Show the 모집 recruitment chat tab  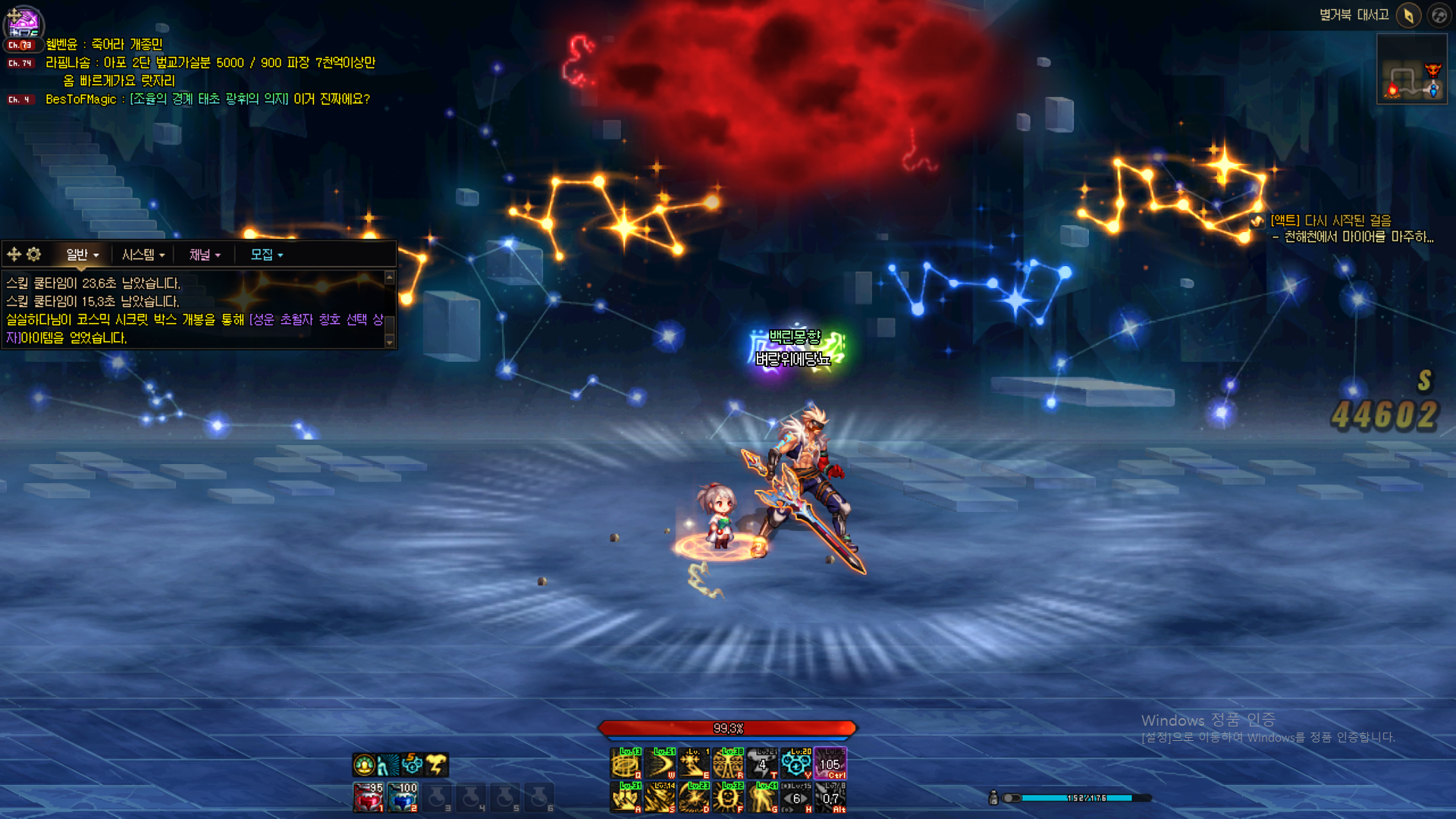coord(266,255)
